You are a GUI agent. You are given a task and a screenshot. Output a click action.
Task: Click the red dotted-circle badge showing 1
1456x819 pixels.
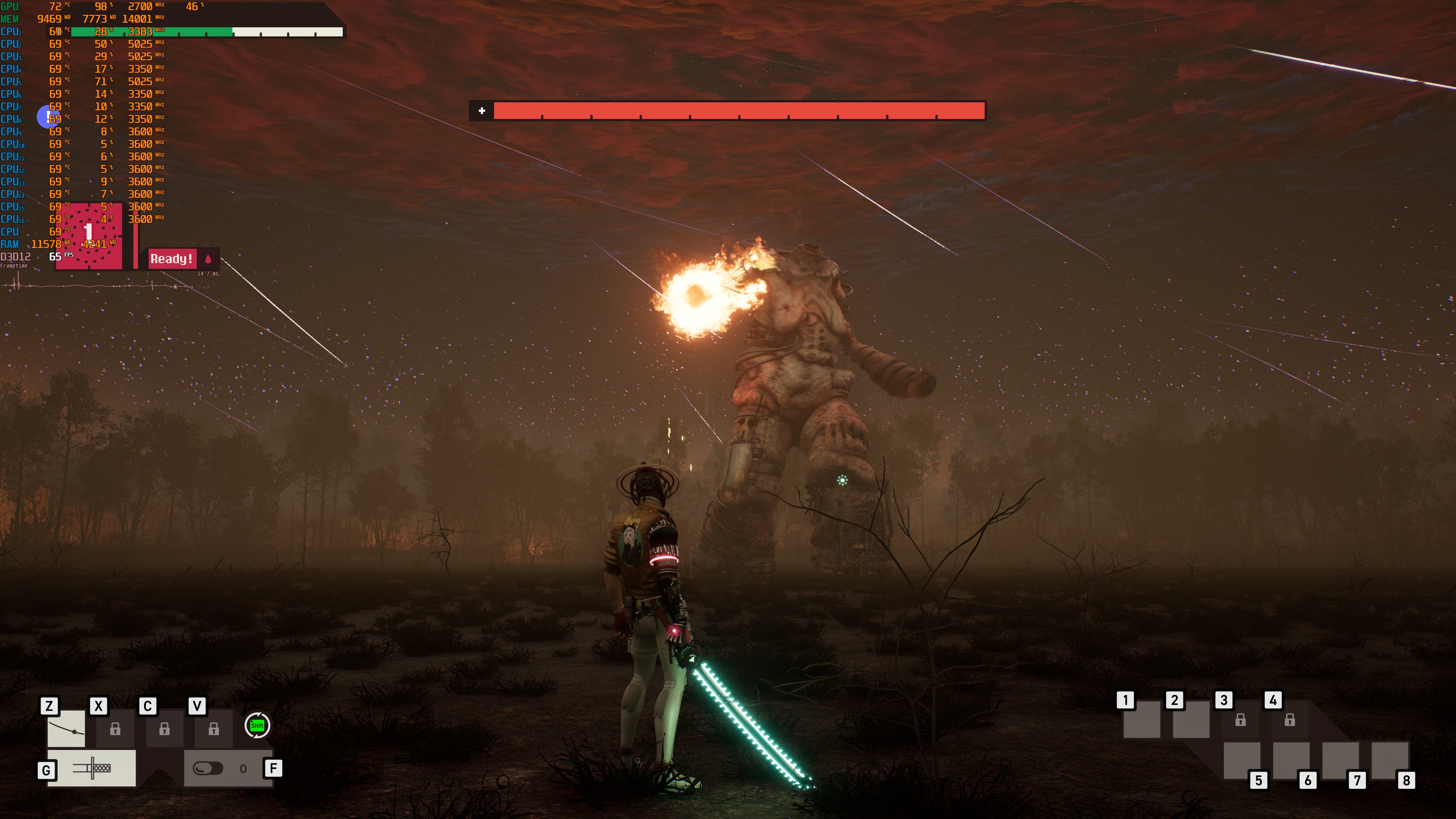(x=89, y=235)
